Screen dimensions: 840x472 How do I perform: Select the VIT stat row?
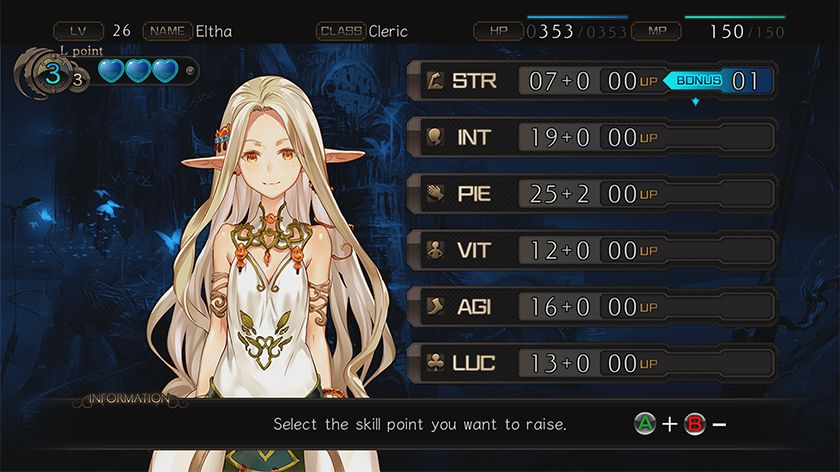[x=592, y=250]
